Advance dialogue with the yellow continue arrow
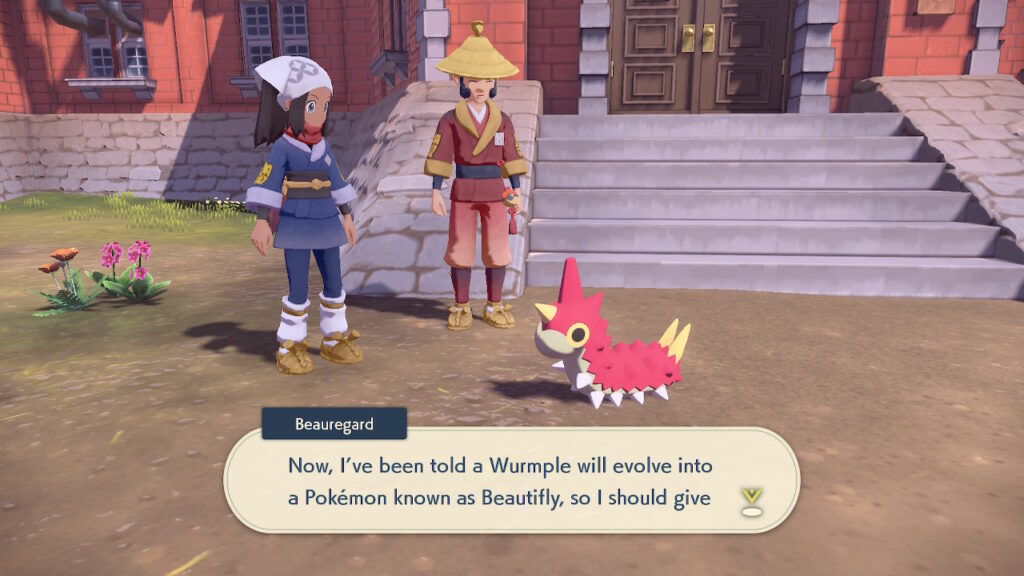The image size is (1024, 576). pyautogui.click(x=750, y=499)
